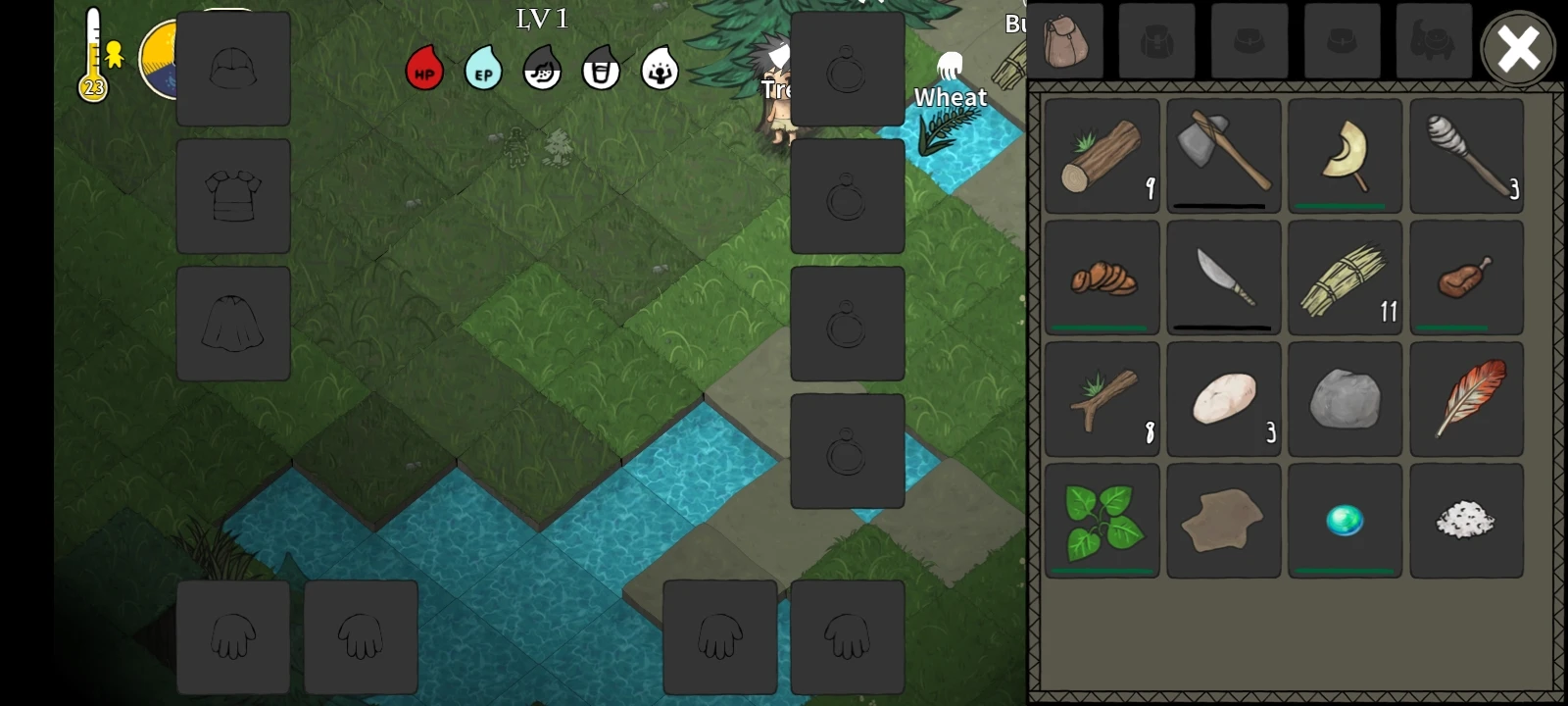The width and height of the screenshot is (1568, 706).
Task: Select the white egg stack
Action: 1224,399
